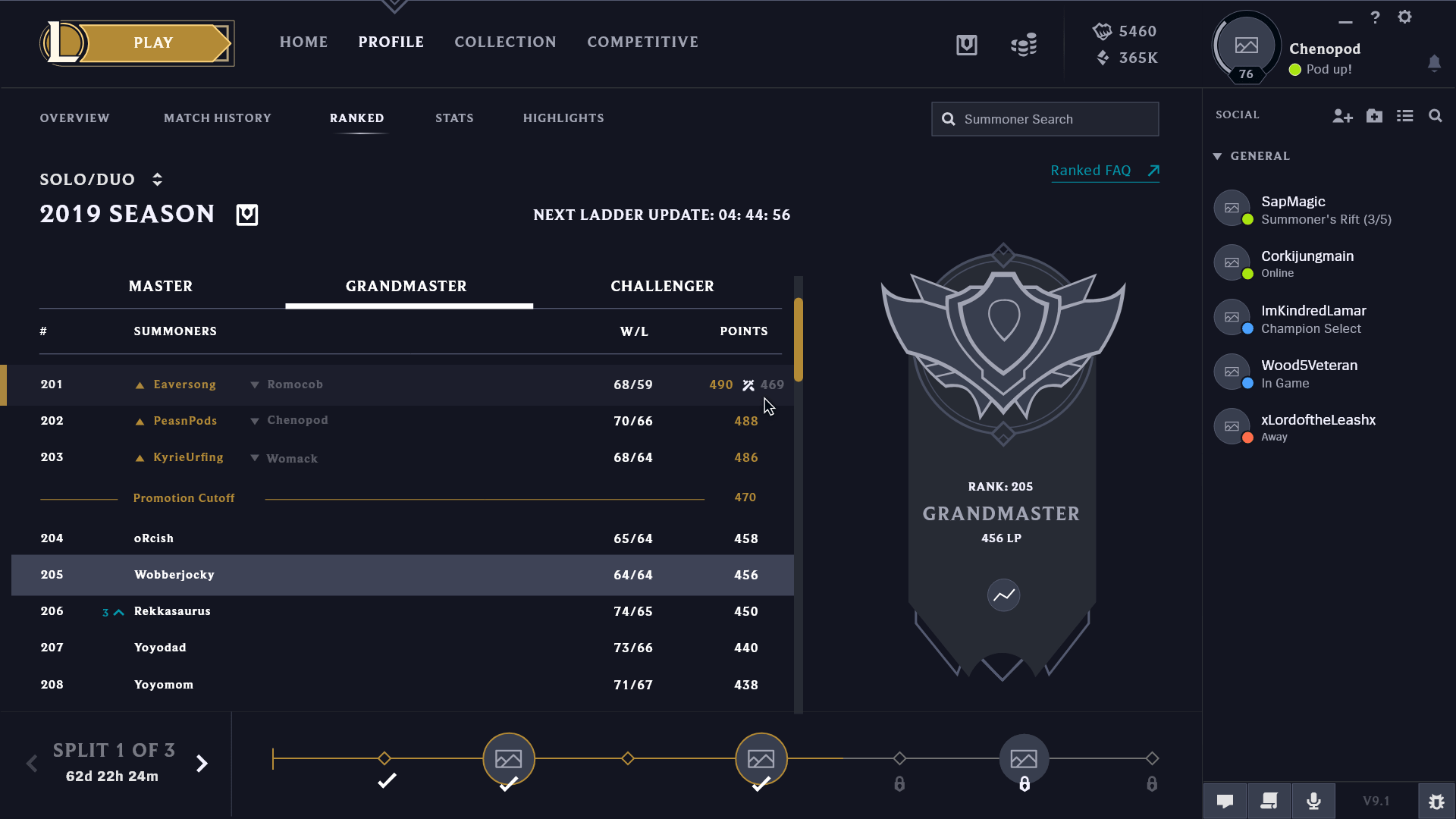The image size is (1456, 819).
Task: Collapse the GENERAL friends group
Action: [x=1217, y=155]
